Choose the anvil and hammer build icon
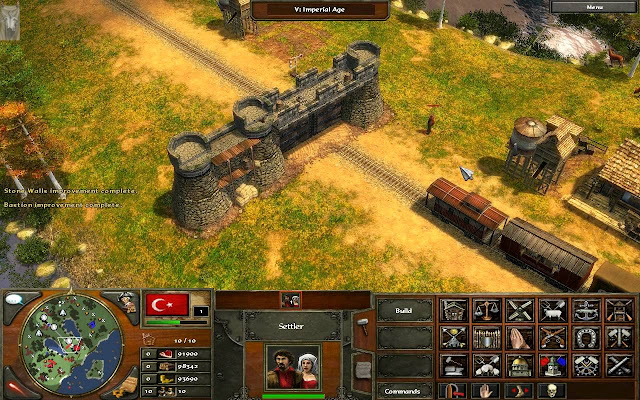Viewport: 640px width, 400px height. 454,365
